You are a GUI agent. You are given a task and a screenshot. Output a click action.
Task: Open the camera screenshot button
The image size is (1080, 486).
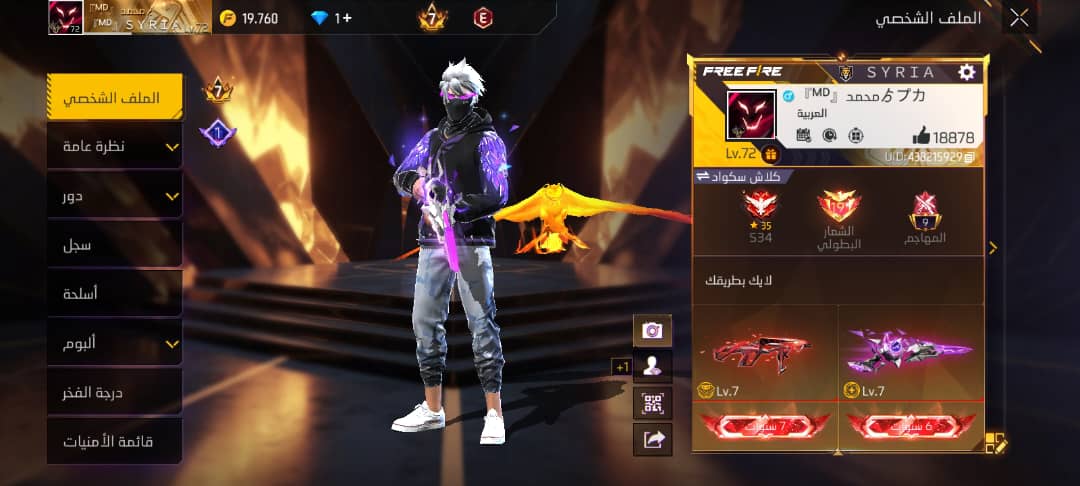[652, 330]
